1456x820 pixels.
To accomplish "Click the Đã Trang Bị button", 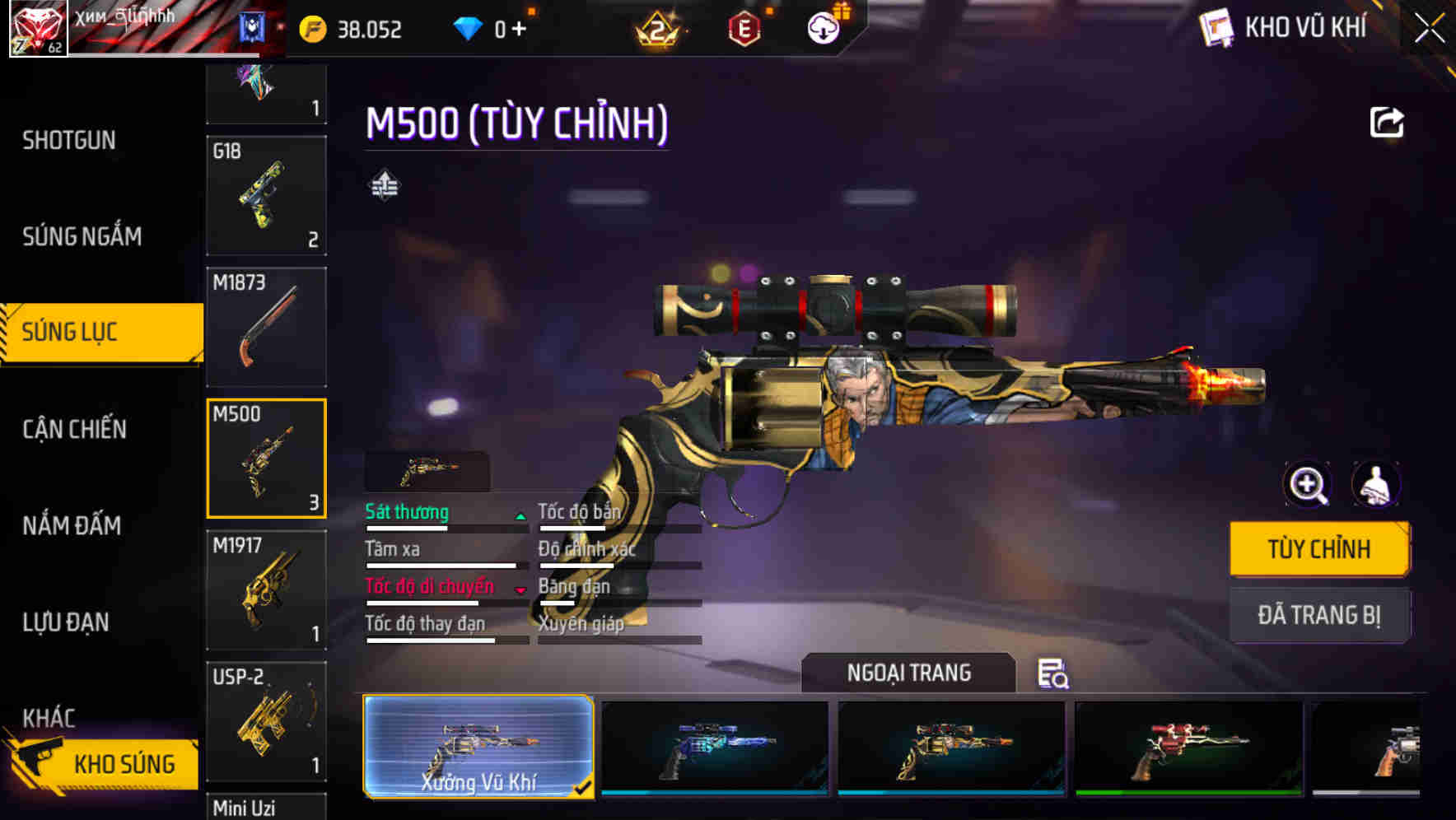I will (1319, 615).
